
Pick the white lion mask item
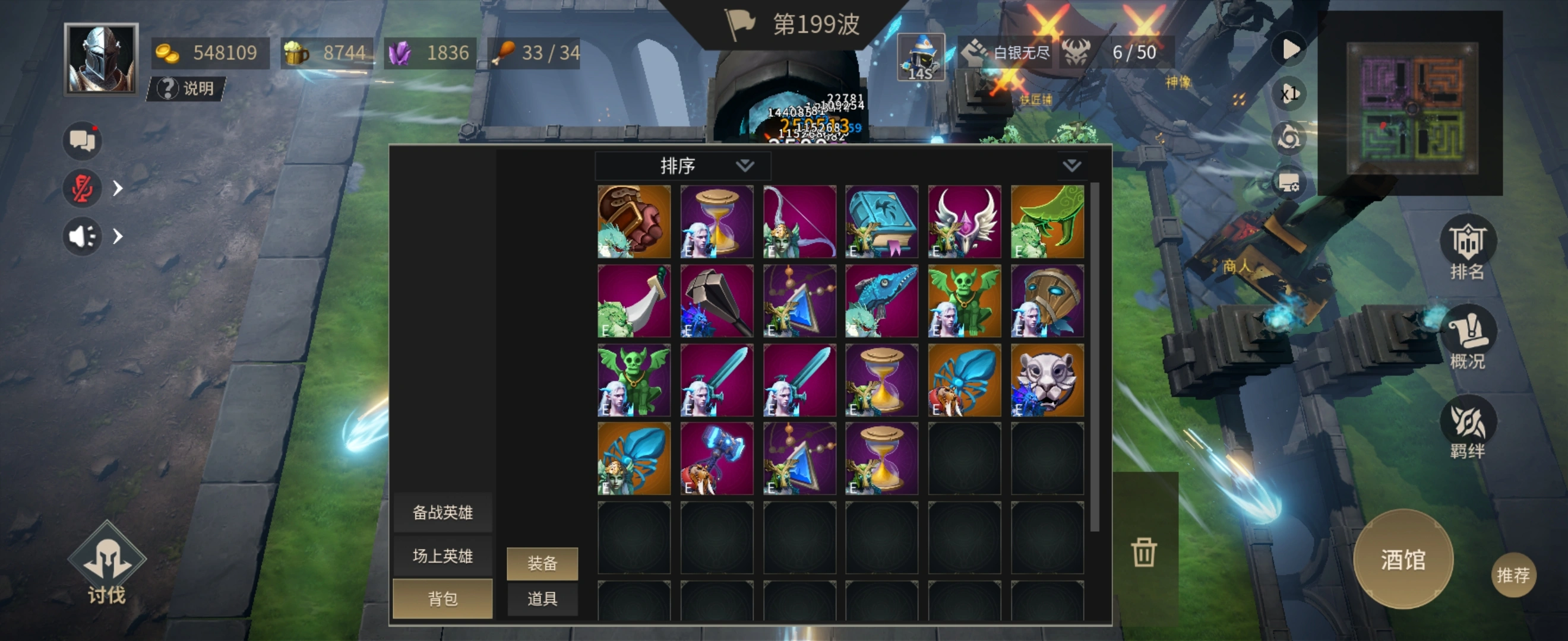tap(1047, 380)
